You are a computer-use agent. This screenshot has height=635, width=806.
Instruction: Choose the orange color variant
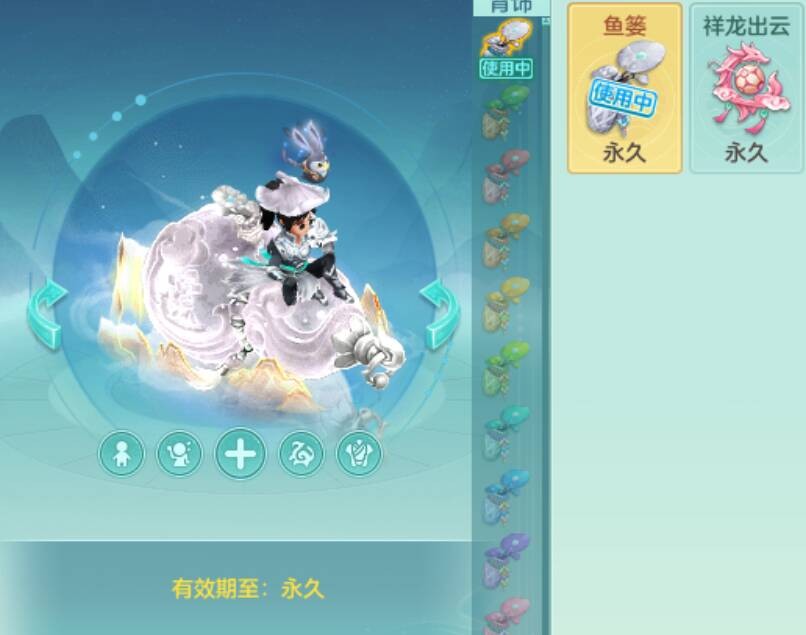click(507, 239)
